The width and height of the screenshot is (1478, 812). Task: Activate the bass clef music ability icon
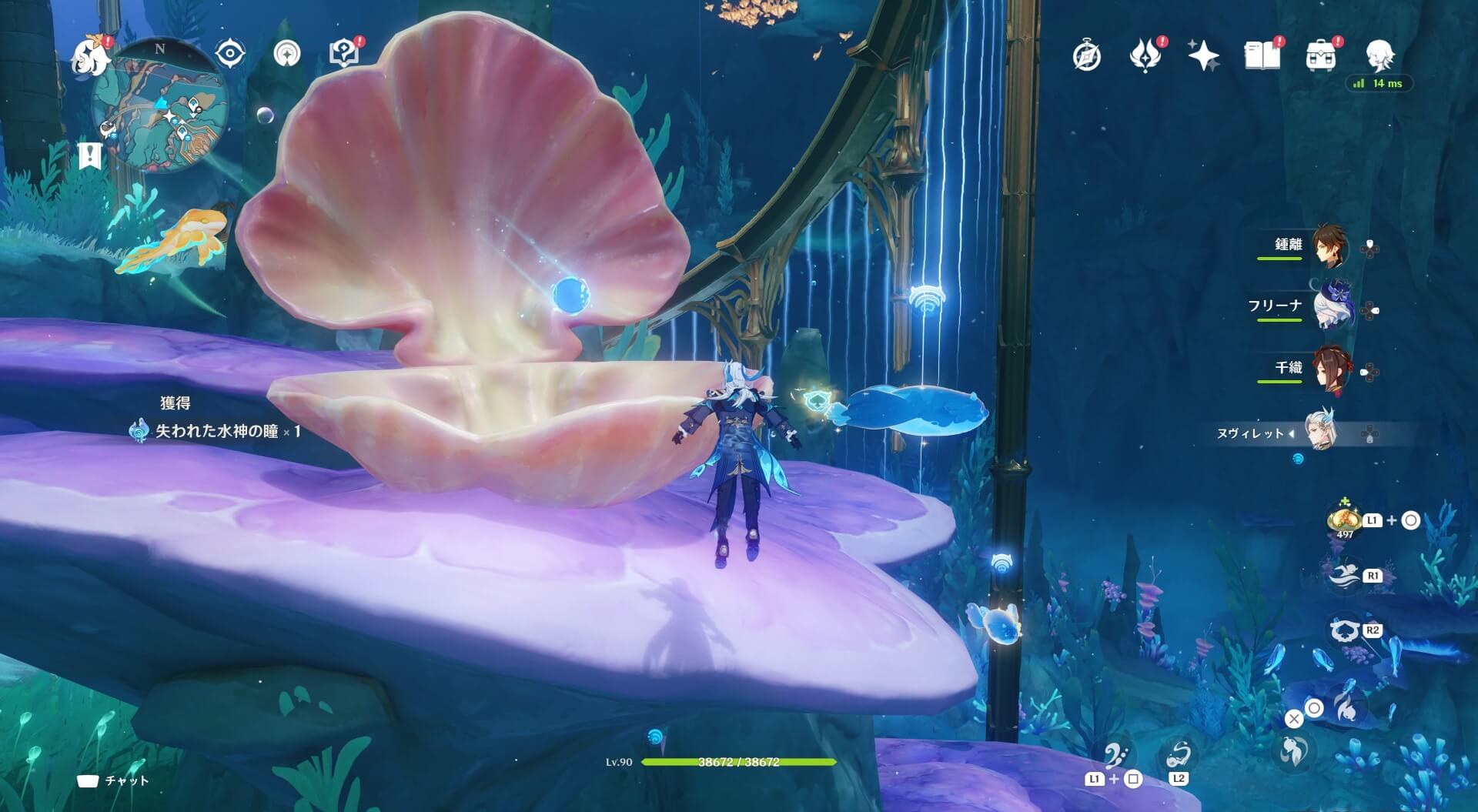[1115, 757]
